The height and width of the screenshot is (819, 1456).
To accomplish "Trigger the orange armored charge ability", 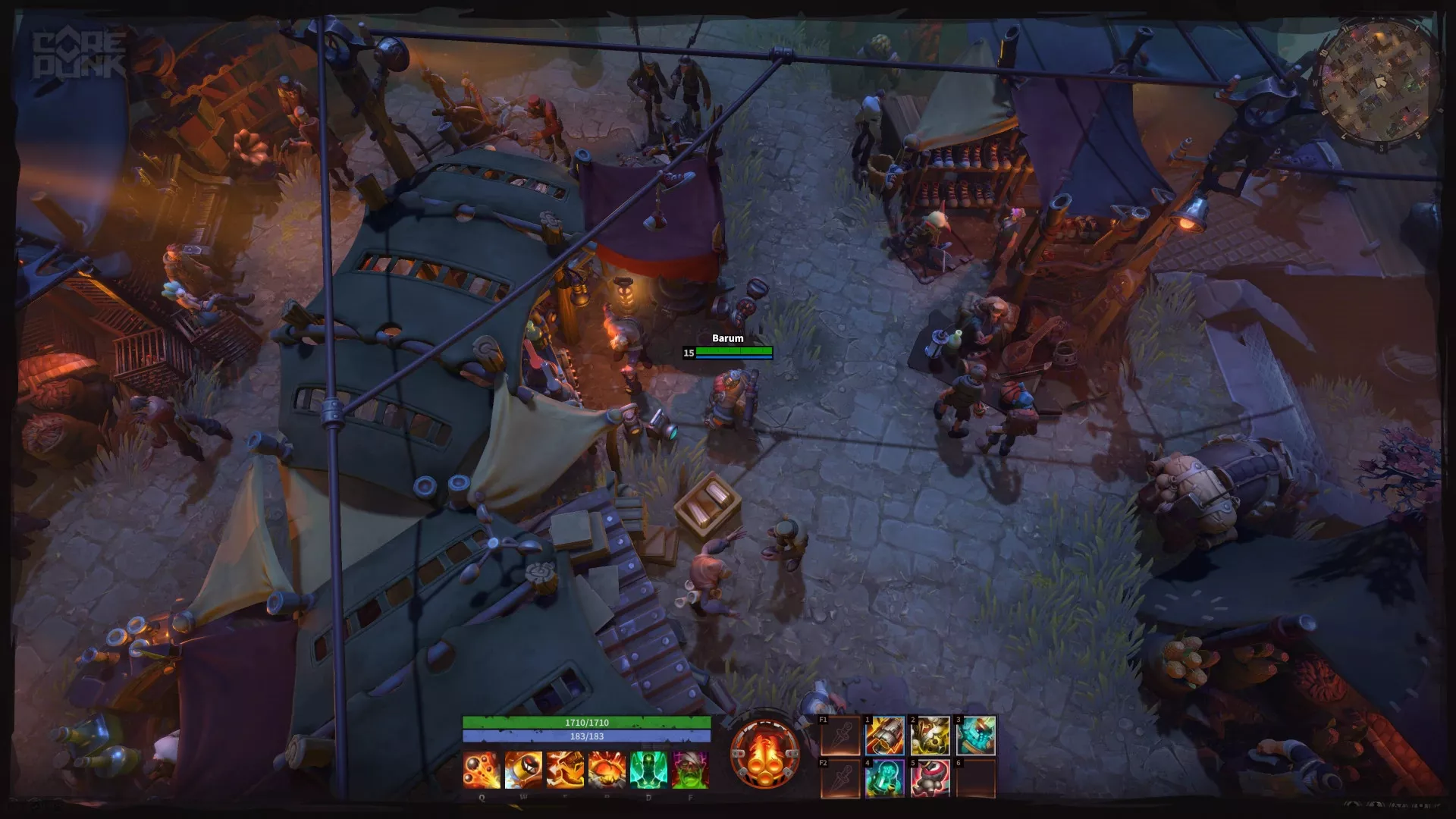I will click(565, 770).
